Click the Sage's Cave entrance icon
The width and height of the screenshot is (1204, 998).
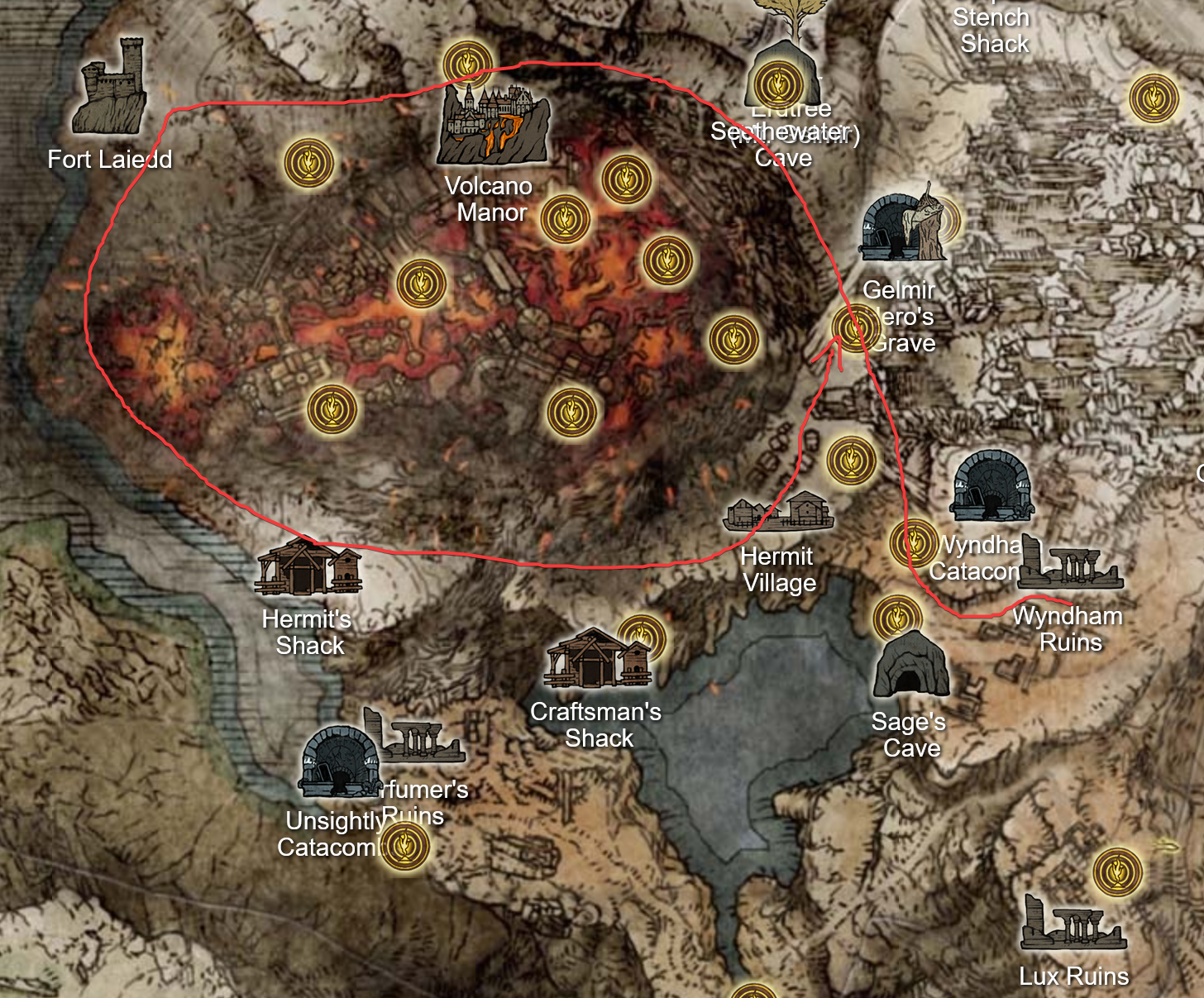coord(911,661)
